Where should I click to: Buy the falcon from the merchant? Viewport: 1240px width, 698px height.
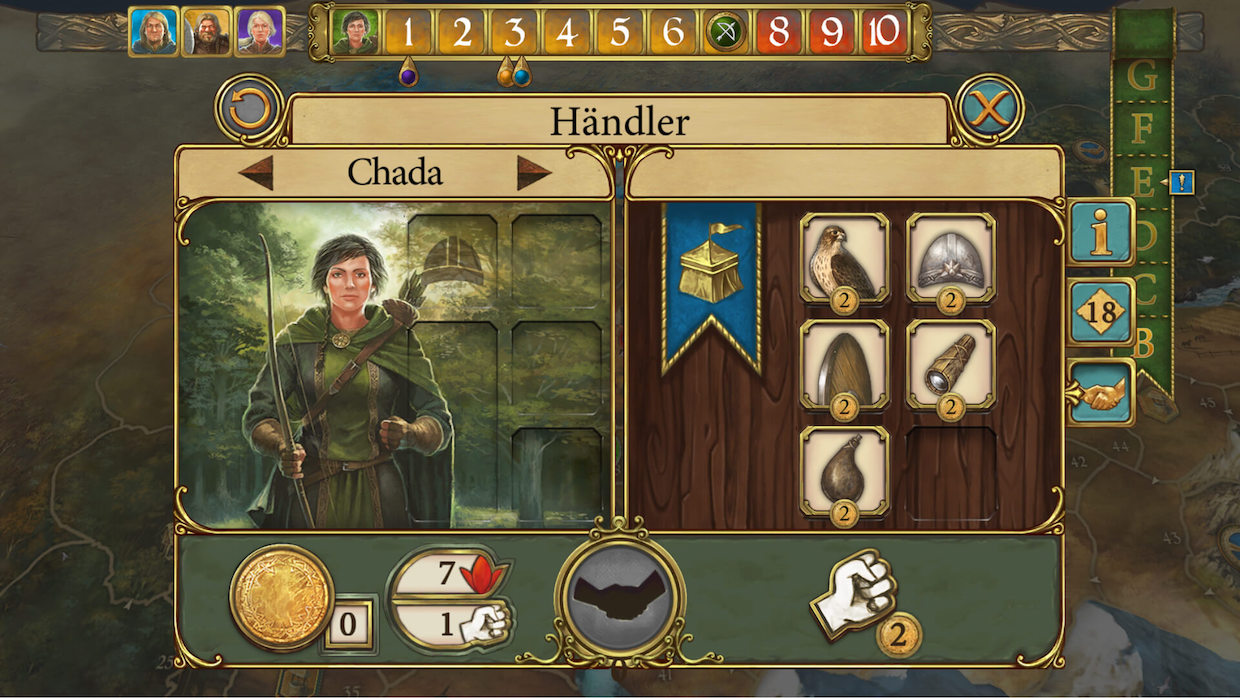coord(845,257)
